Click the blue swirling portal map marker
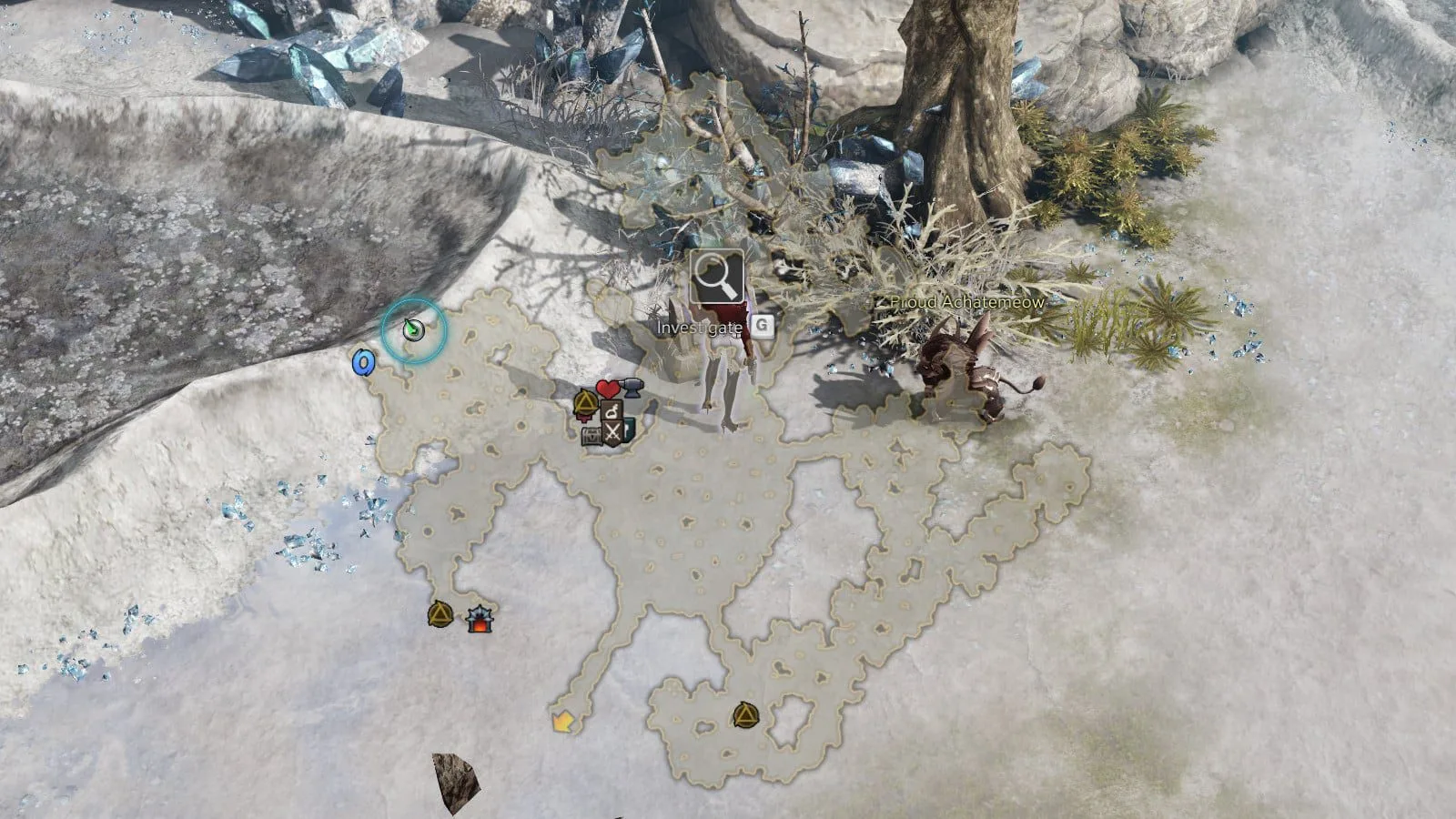 (x=363, y=362)
